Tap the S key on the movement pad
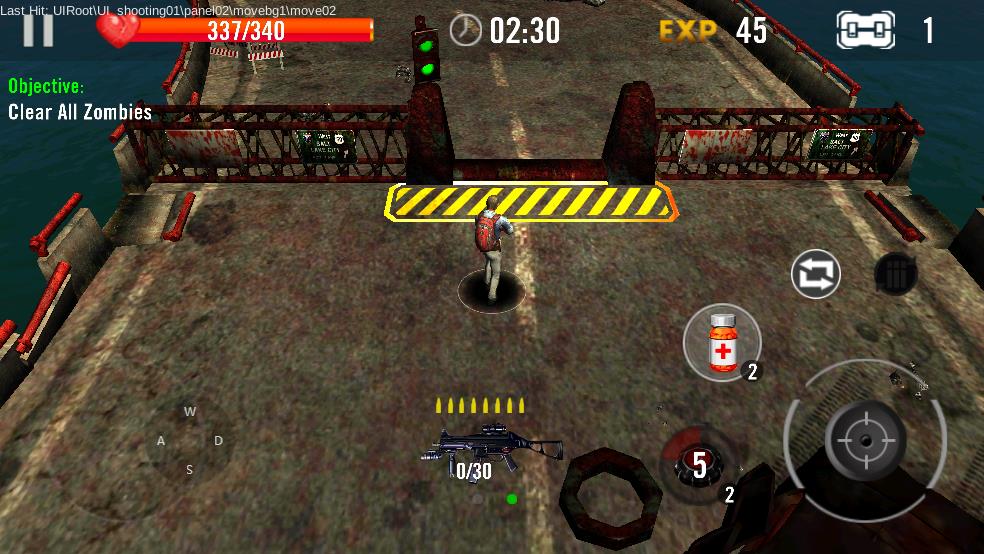This screenshot has height=554, width=984. coord(190,470)
